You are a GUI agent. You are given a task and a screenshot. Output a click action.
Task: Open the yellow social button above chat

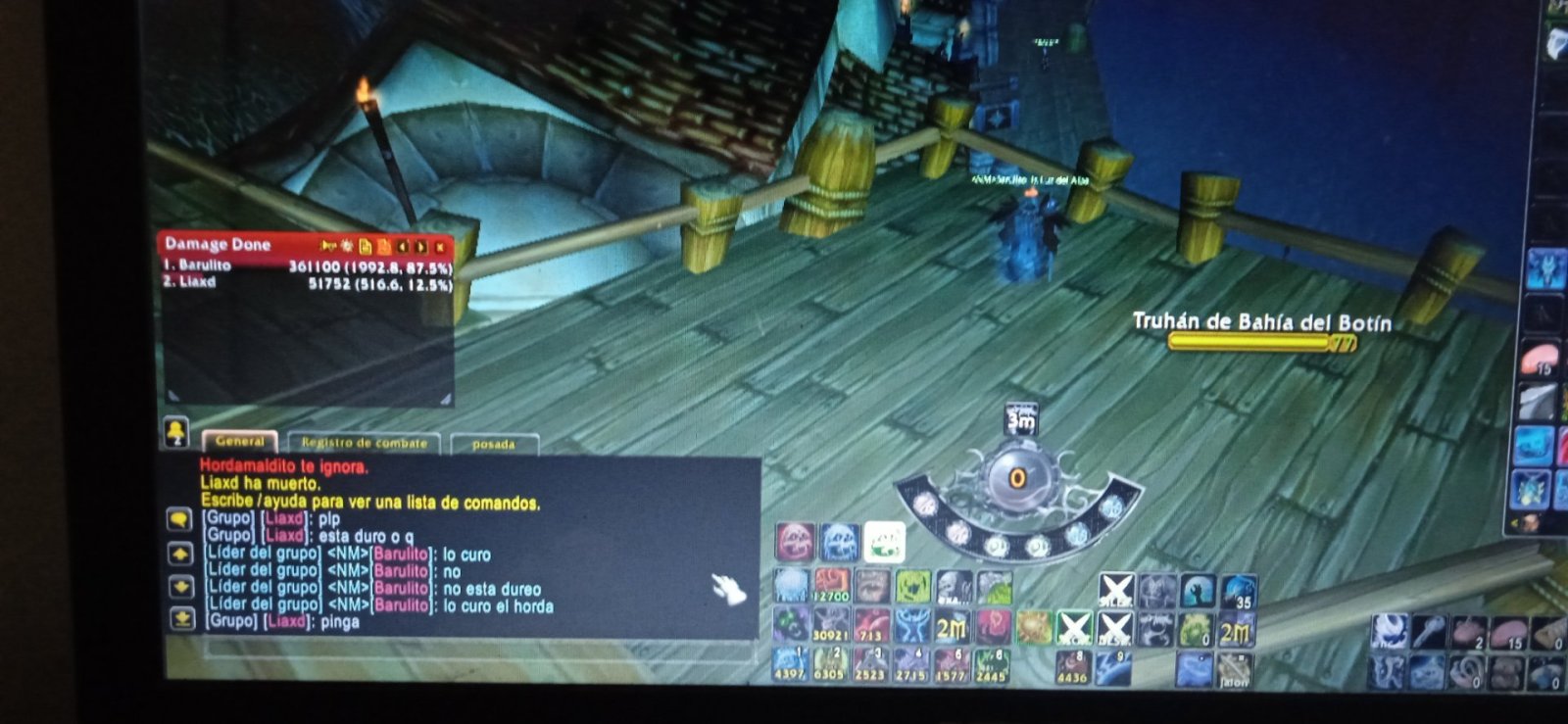(176, 432)
